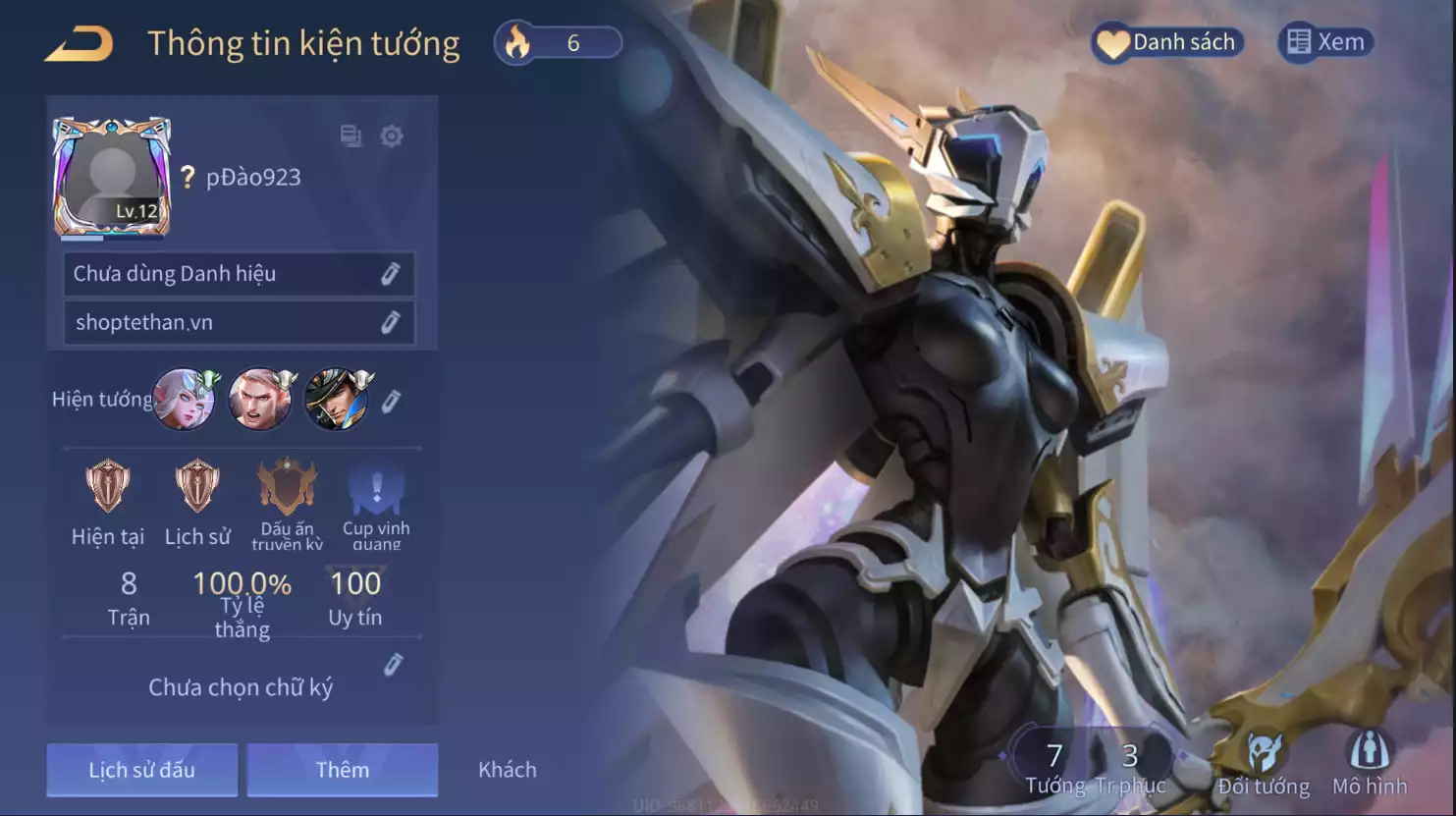Toggle the Mô hình model view

(1370, 763)
